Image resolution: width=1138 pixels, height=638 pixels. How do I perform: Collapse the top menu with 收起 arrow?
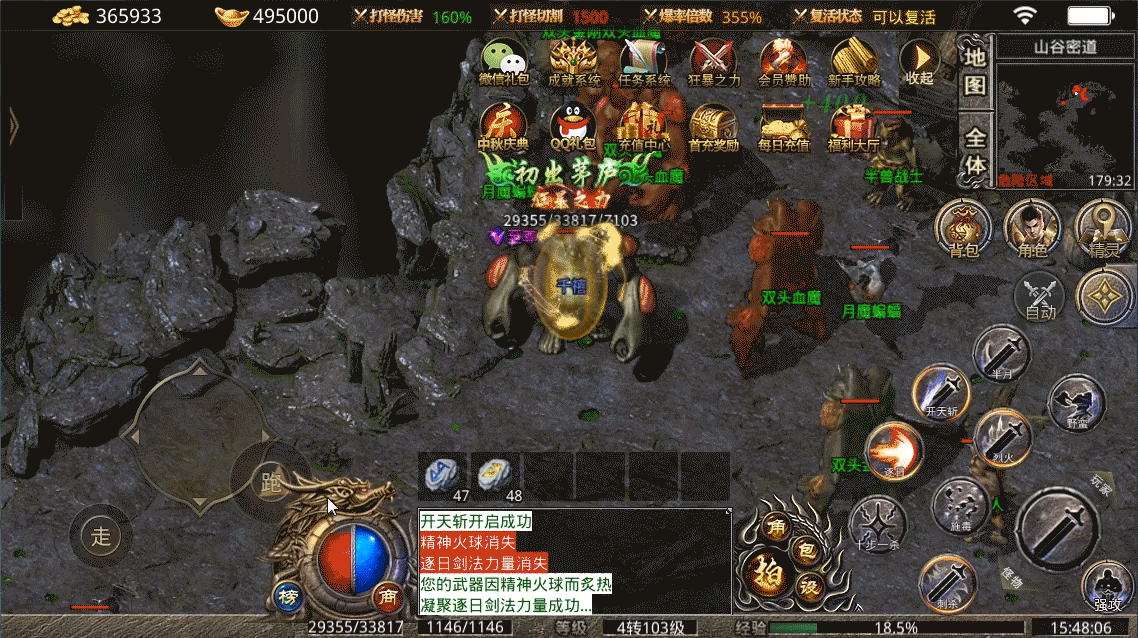pyautogui.click(x=918, y=62)
